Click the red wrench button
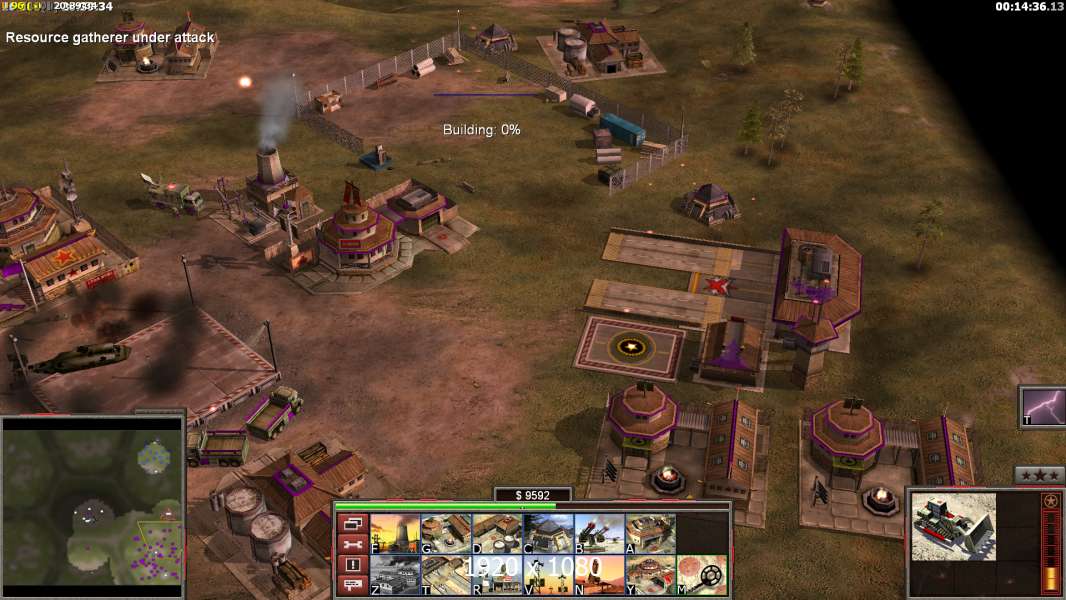 tap(352, 545)
